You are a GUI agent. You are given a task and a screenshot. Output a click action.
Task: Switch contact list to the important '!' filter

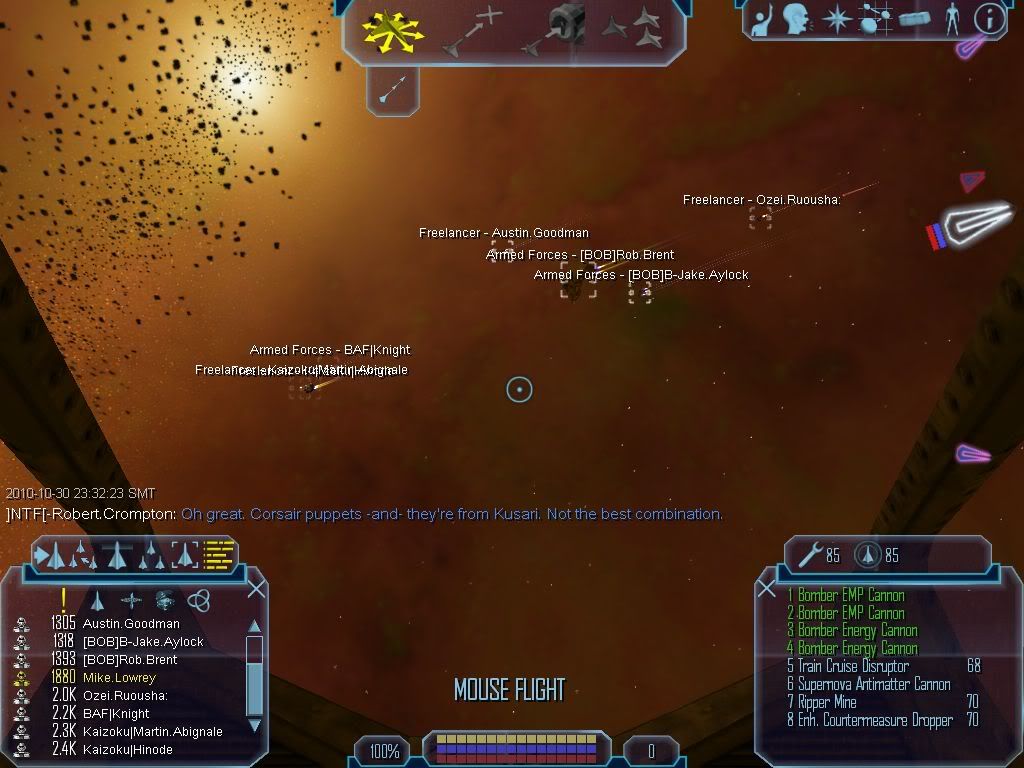64,600
